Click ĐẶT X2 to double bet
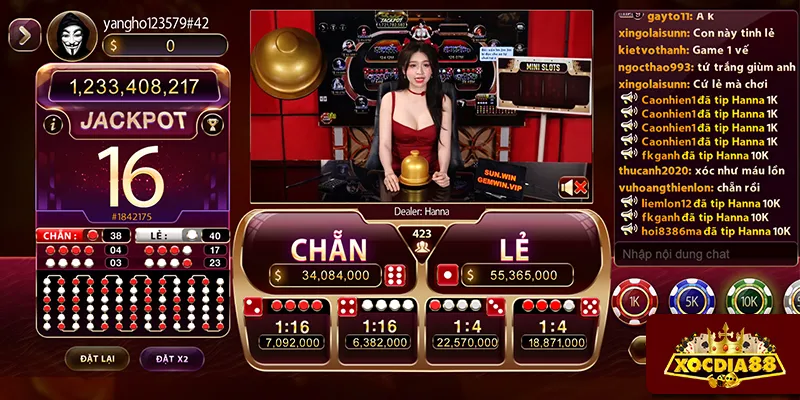This screenshot has width=800, height=400. tap(172, 357)
